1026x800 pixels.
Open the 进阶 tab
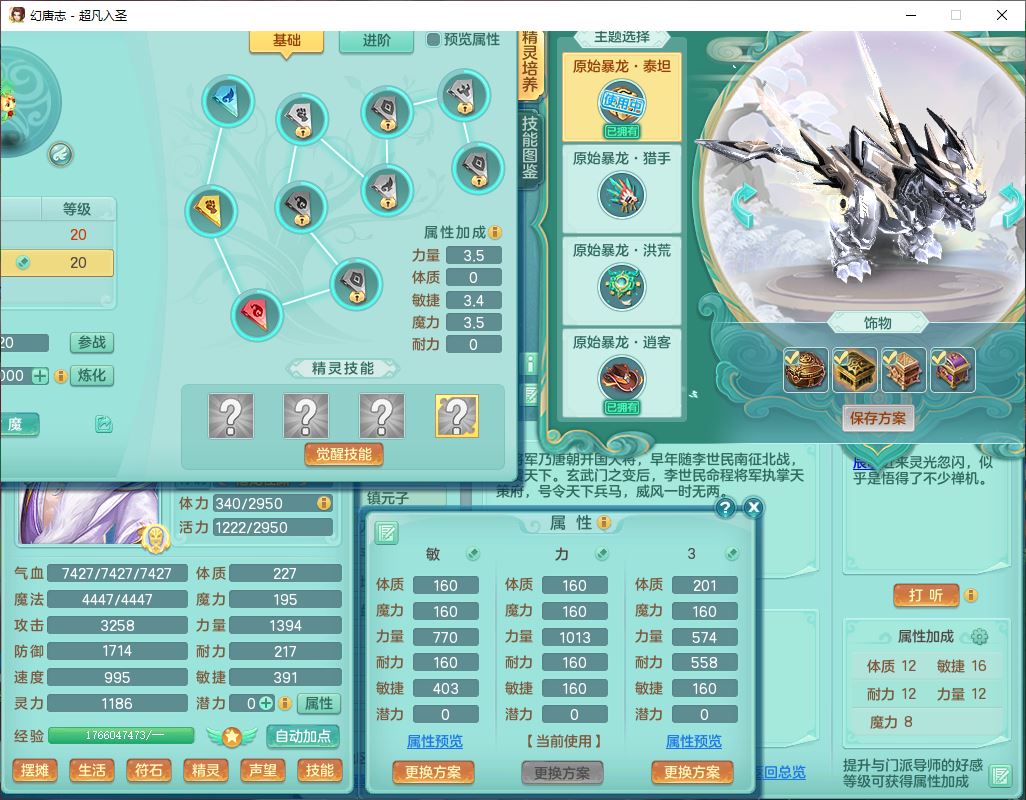point(376,40)
